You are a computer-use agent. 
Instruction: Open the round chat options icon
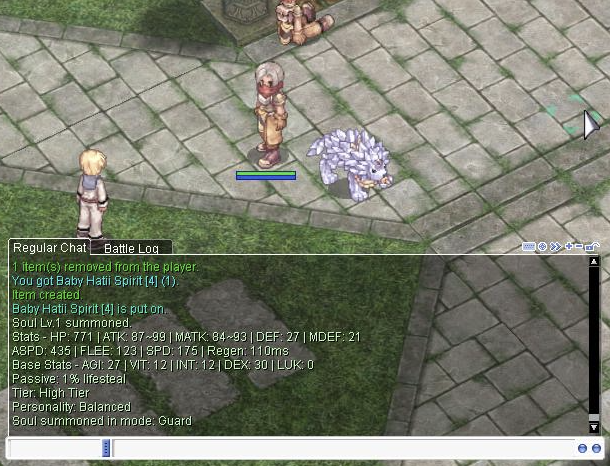tap(543, 246)
